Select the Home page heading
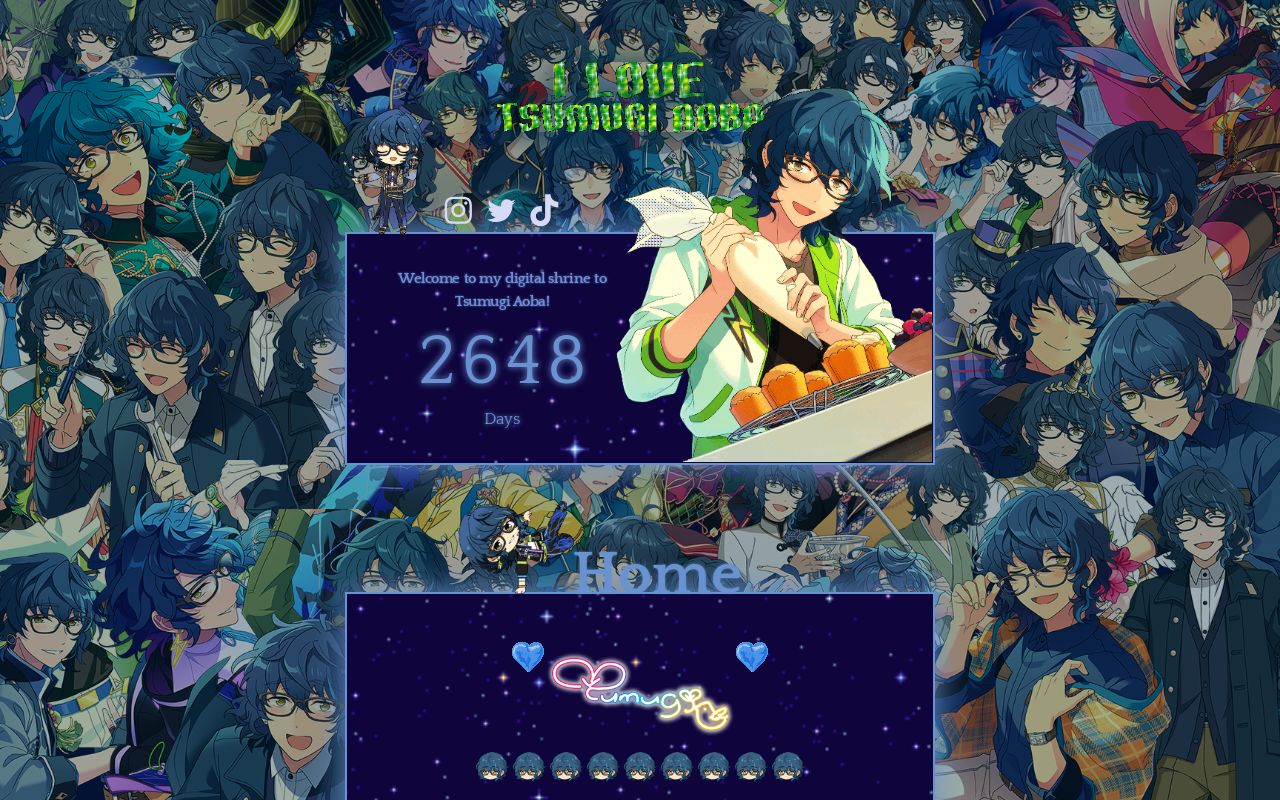Screen dimensions: 1280x800 pyautogui.click(x=659, y=572)
